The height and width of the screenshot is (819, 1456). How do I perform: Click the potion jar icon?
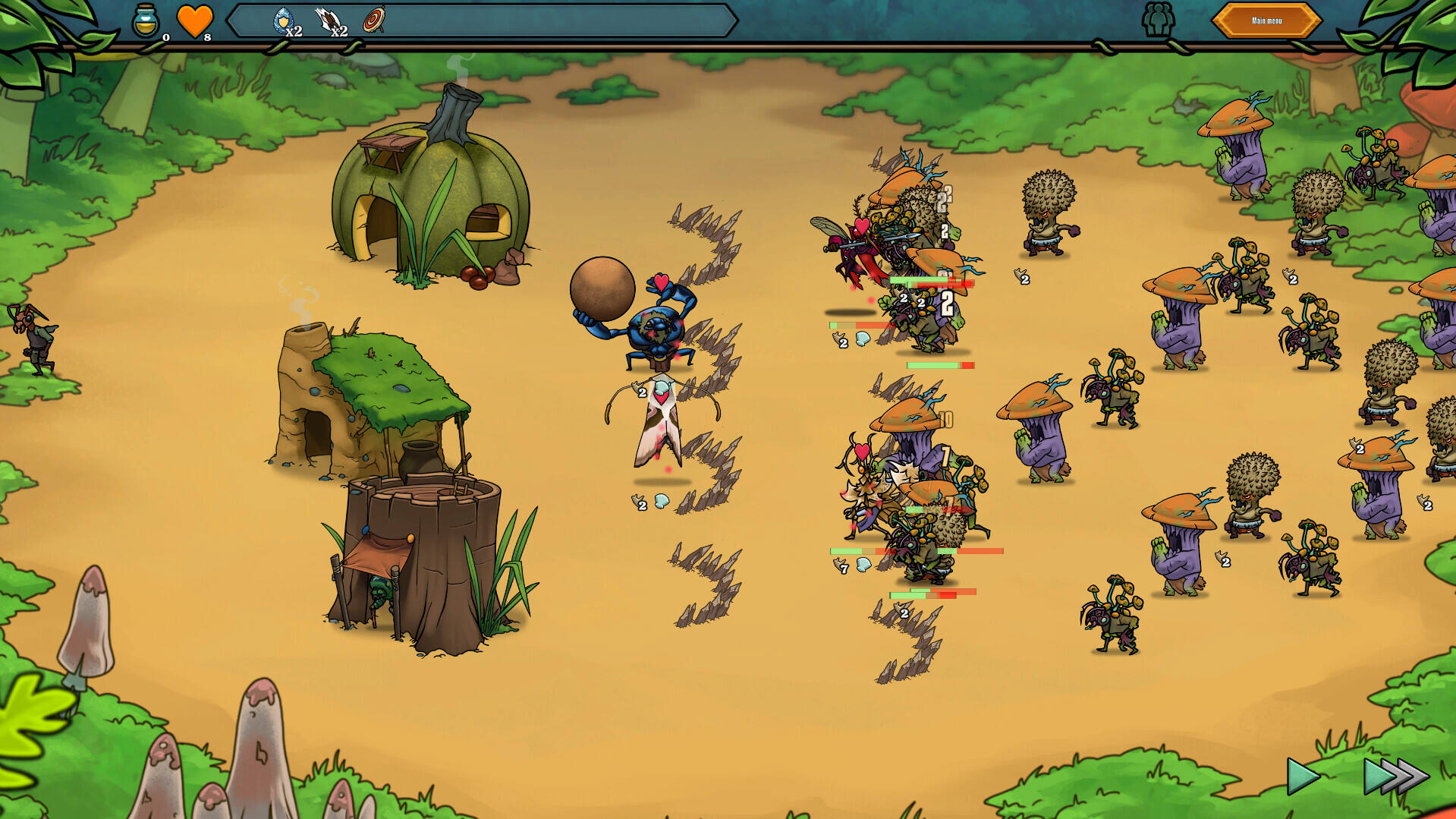tap(146, 20)
